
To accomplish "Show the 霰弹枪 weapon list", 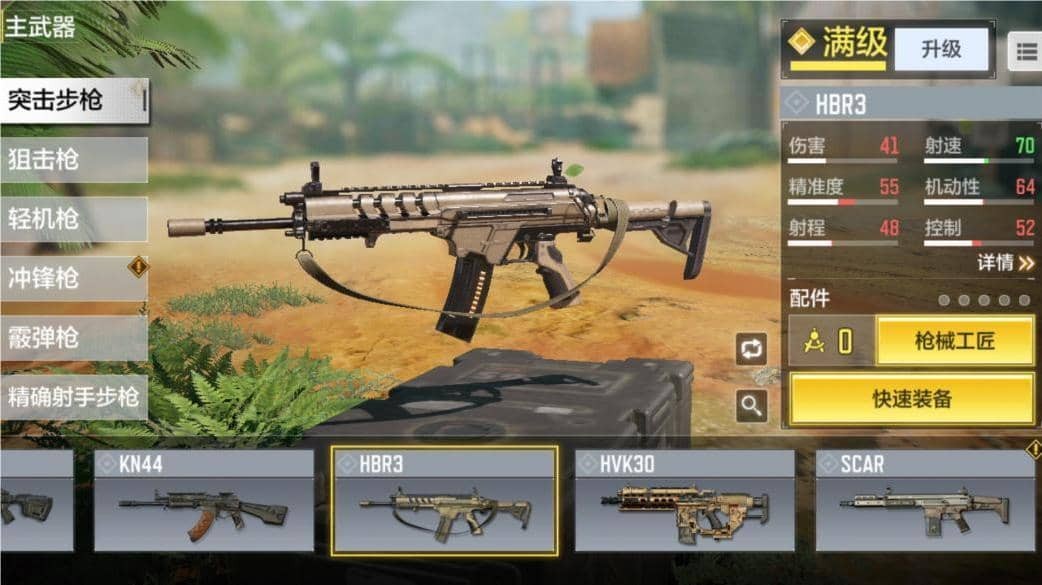I will tap(74, 338).
